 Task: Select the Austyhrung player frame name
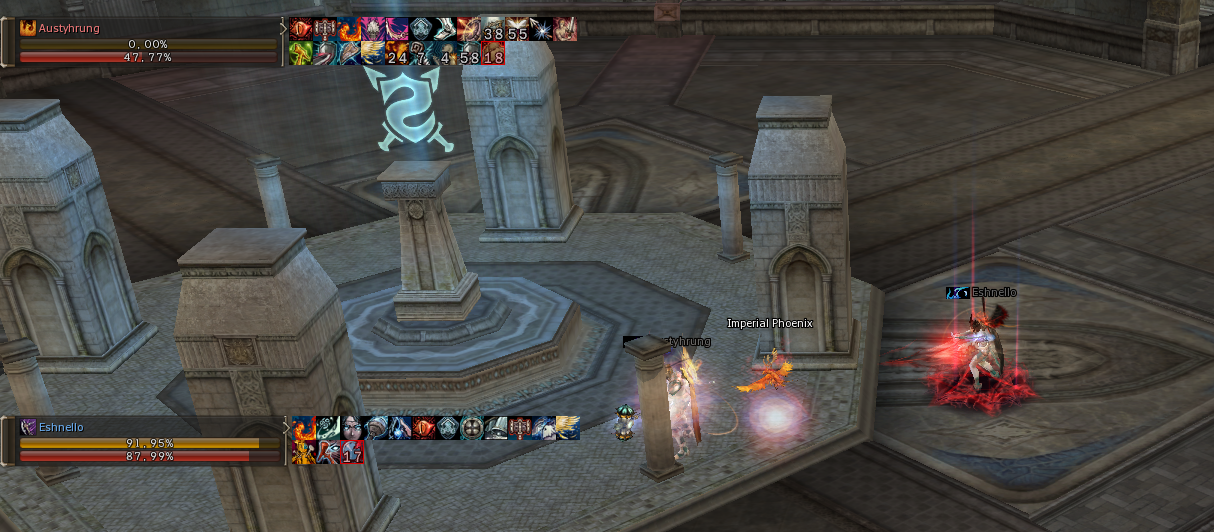click(x=69, y=29)
